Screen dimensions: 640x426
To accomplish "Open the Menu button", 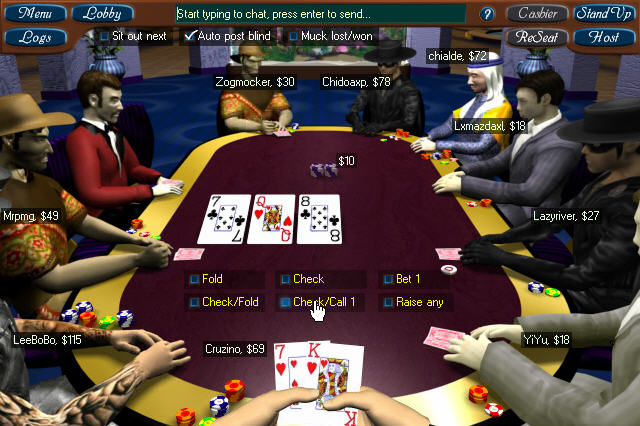I will pos(35,14).
